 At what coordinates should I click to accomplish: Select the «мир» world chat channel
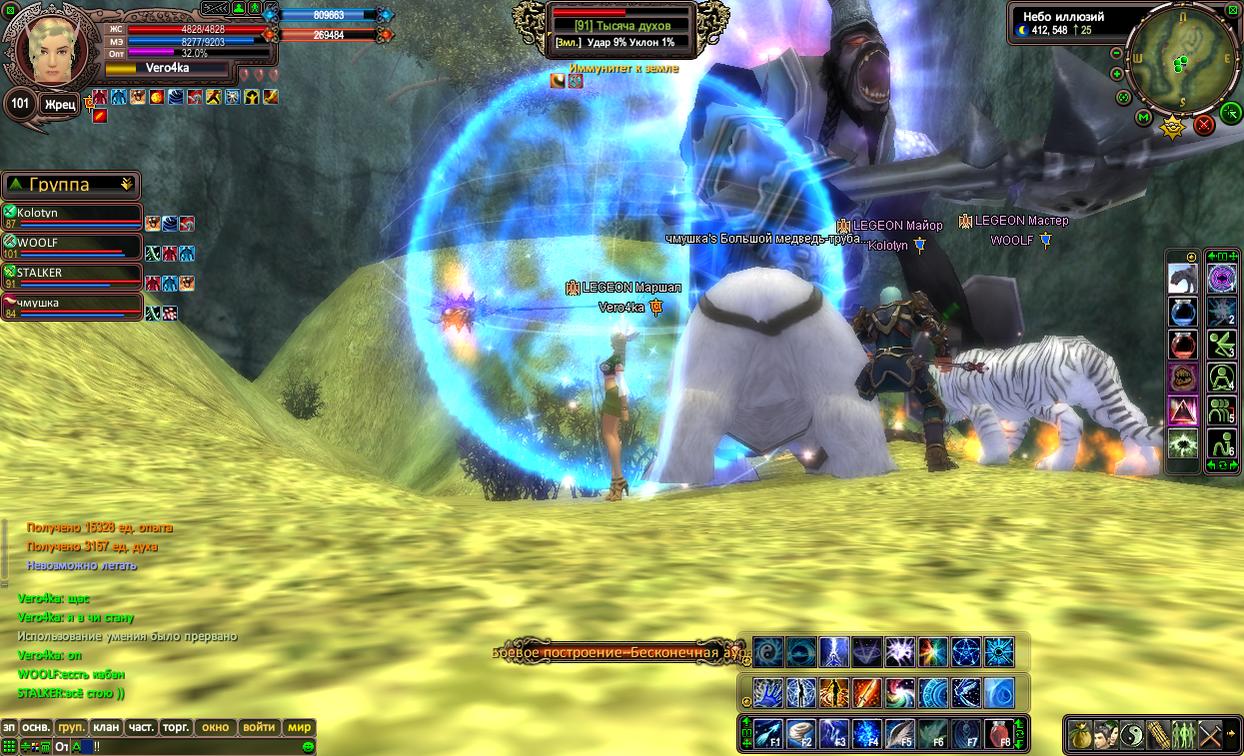299,727
